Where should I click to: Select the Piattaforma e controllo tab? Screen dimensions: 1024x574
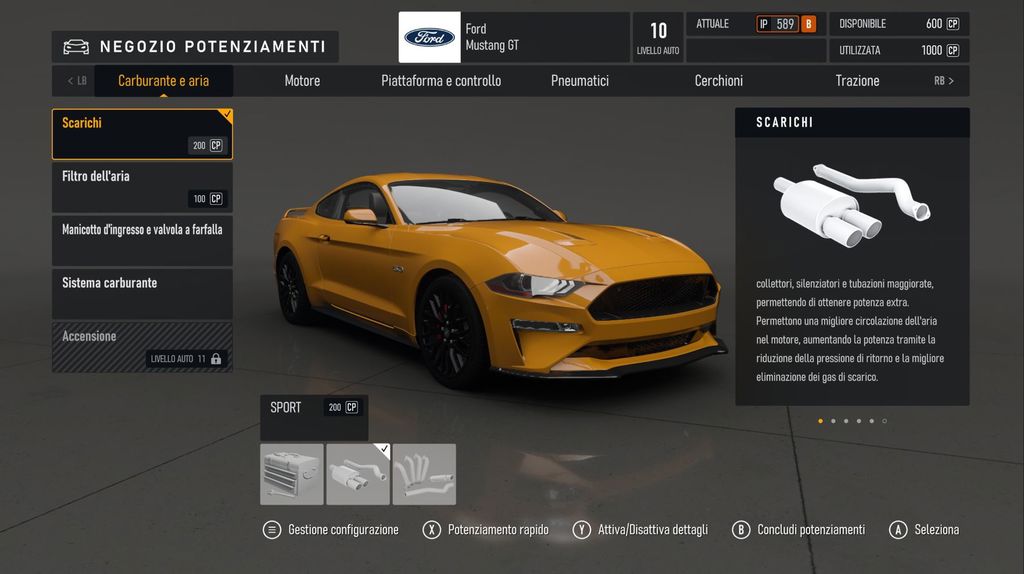(441, 81)
